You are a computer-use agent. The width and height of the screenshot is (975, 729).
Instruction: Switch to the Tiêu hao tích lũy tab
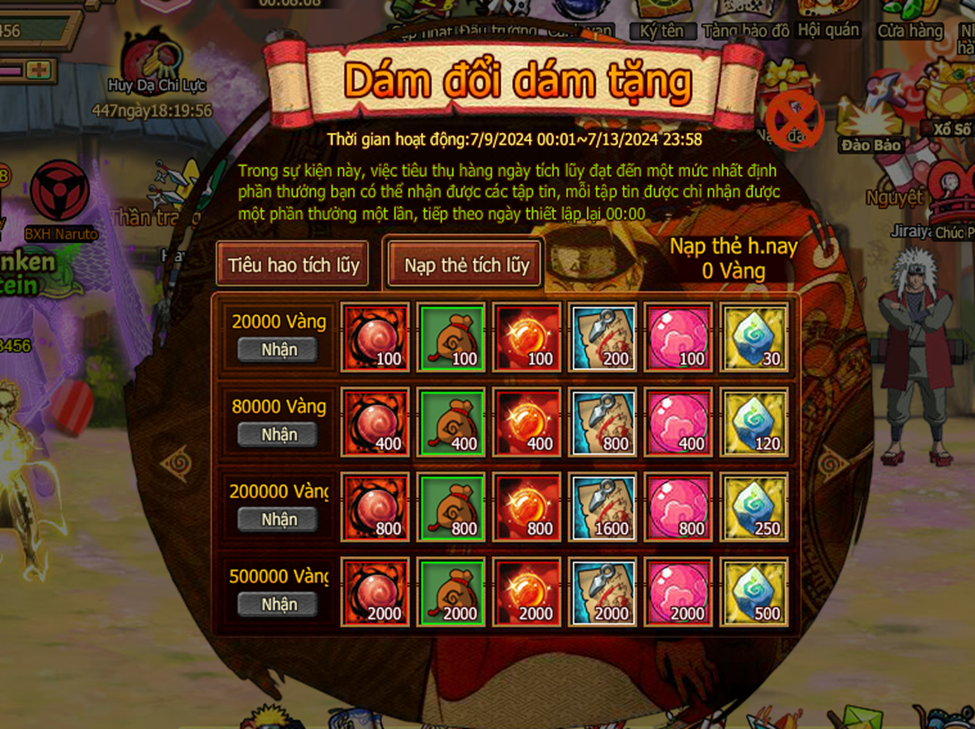tap(292, 266)
